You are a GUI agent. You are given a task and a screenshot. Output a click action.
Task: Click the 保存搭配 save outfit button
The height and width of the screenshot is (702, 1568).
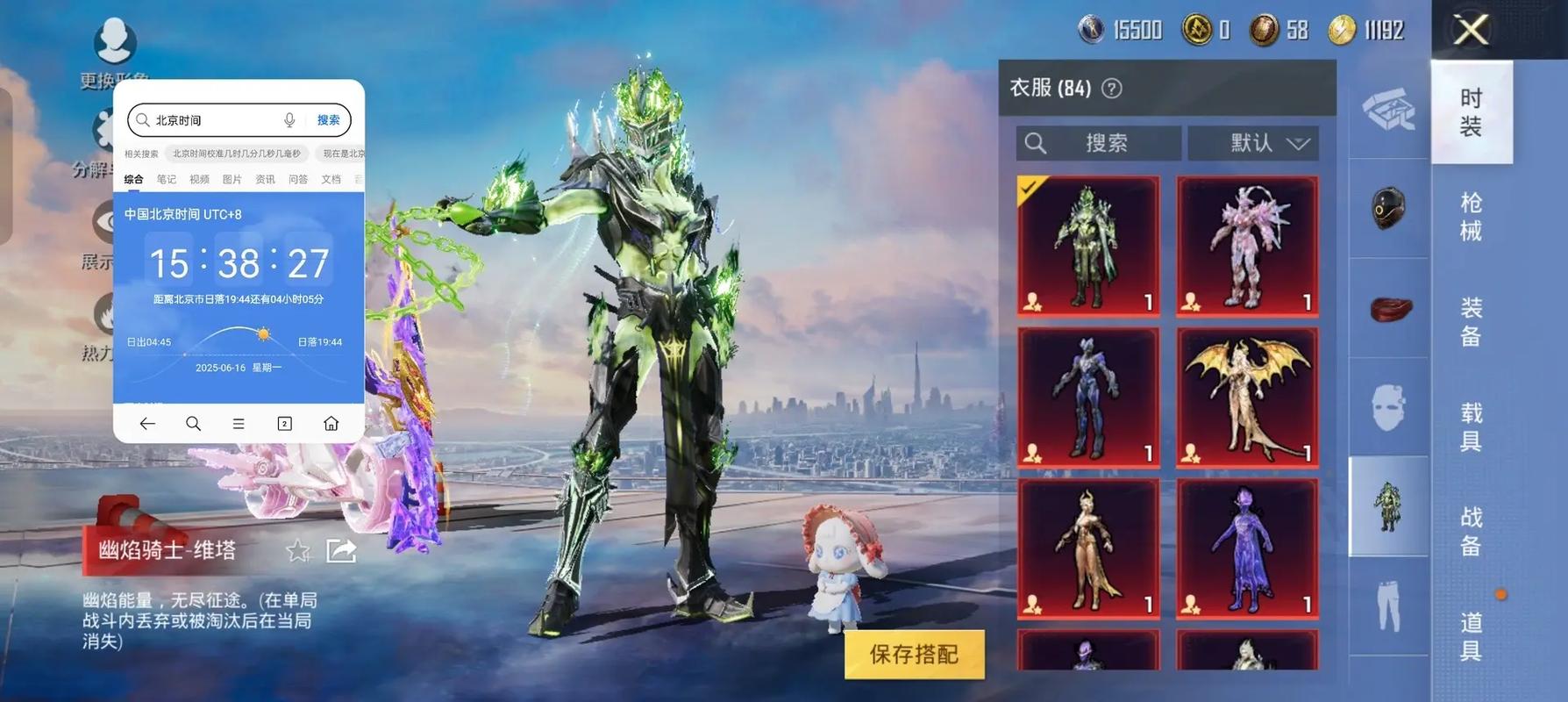[x=915, y=654]
